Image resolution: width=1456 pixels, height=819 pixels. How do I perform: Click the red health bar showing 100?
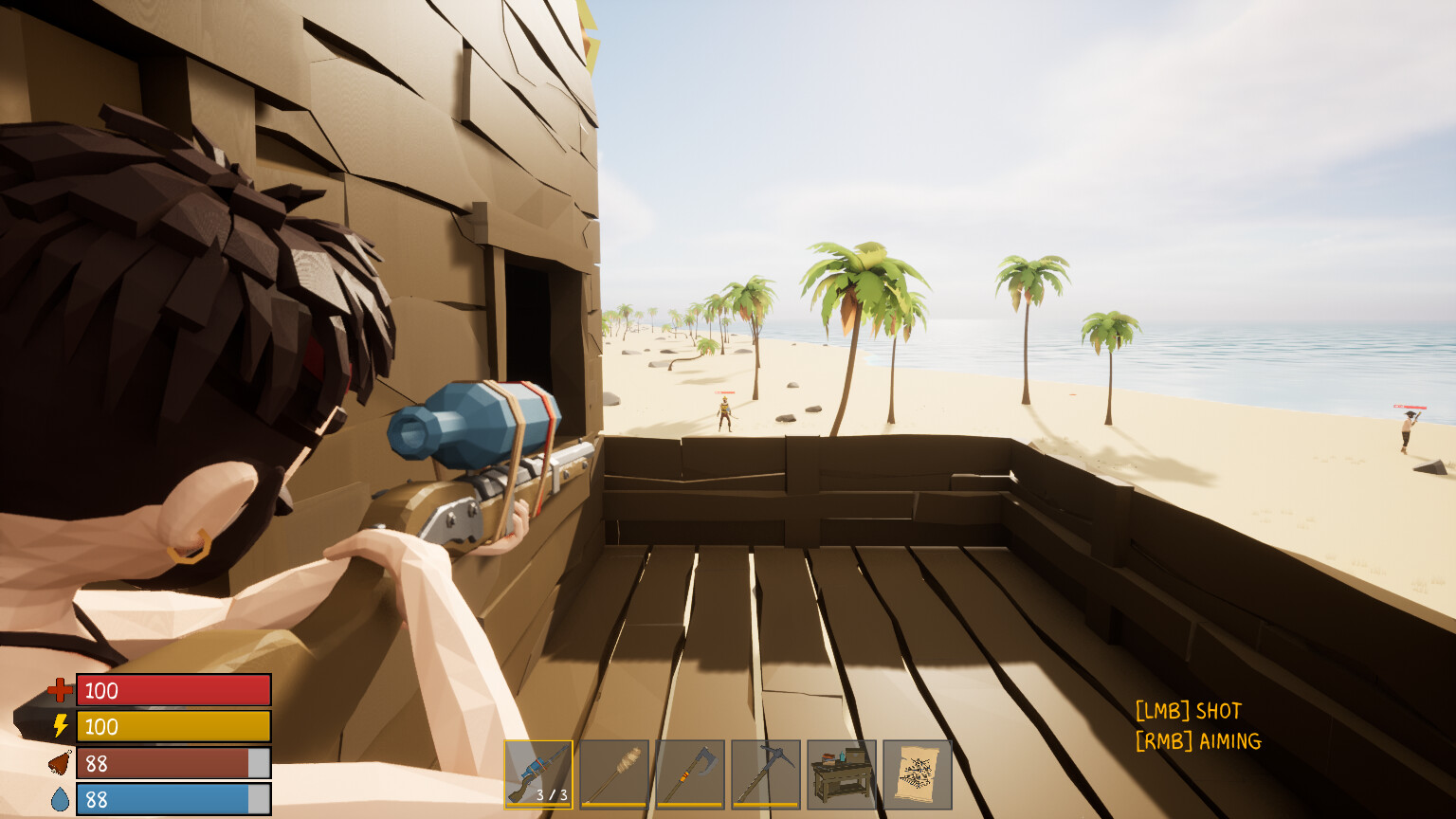point(173,690)
